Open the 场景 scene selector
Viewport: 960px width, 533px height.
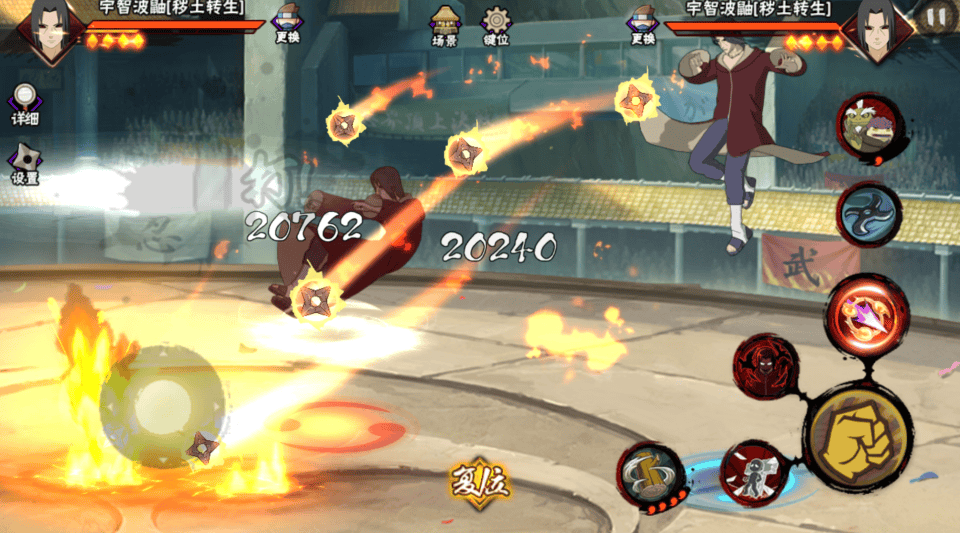click(444, 27)
